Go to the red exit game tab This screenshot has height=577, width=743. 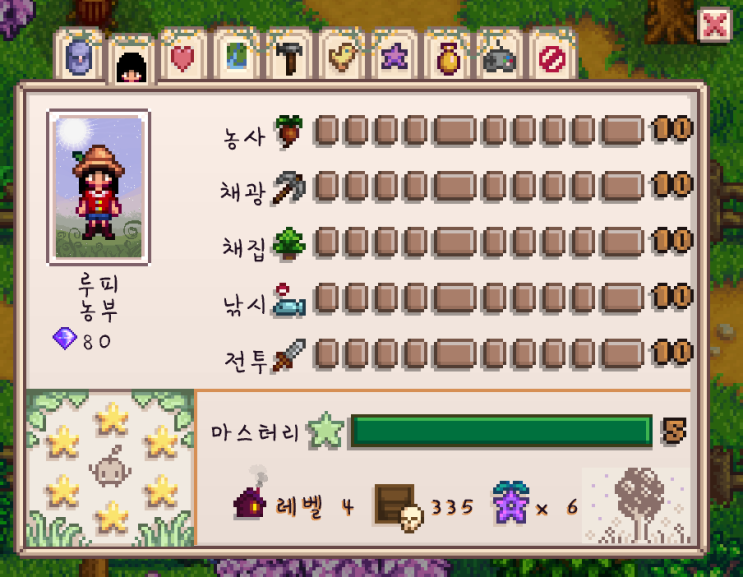coord(550,59)
